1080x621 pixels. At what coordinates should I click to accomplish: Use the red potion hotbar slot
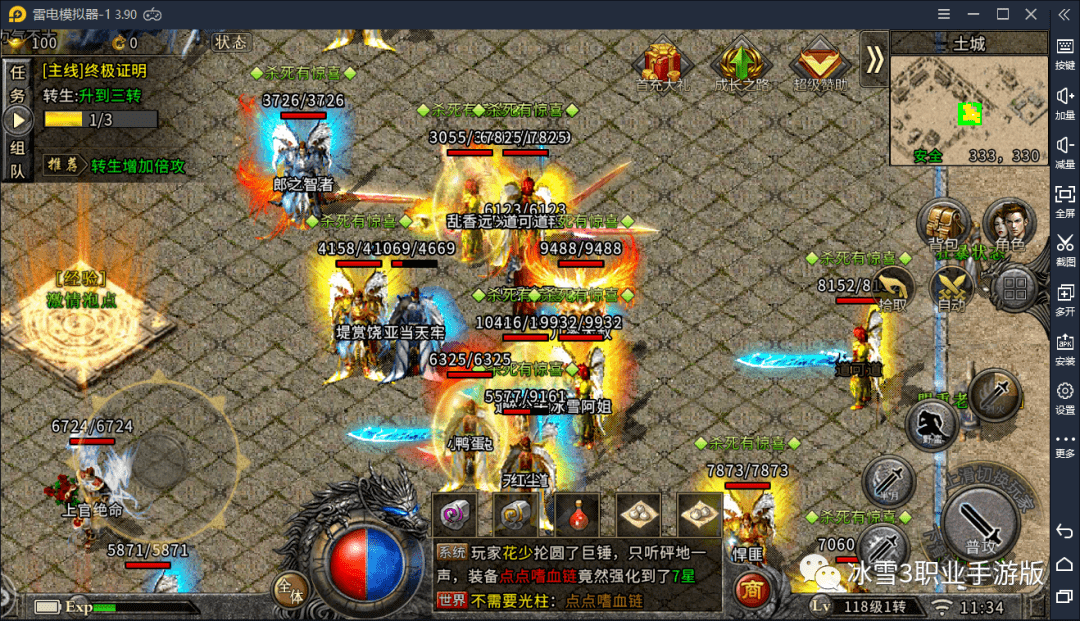pyautogui.click(x=578, y=515)
